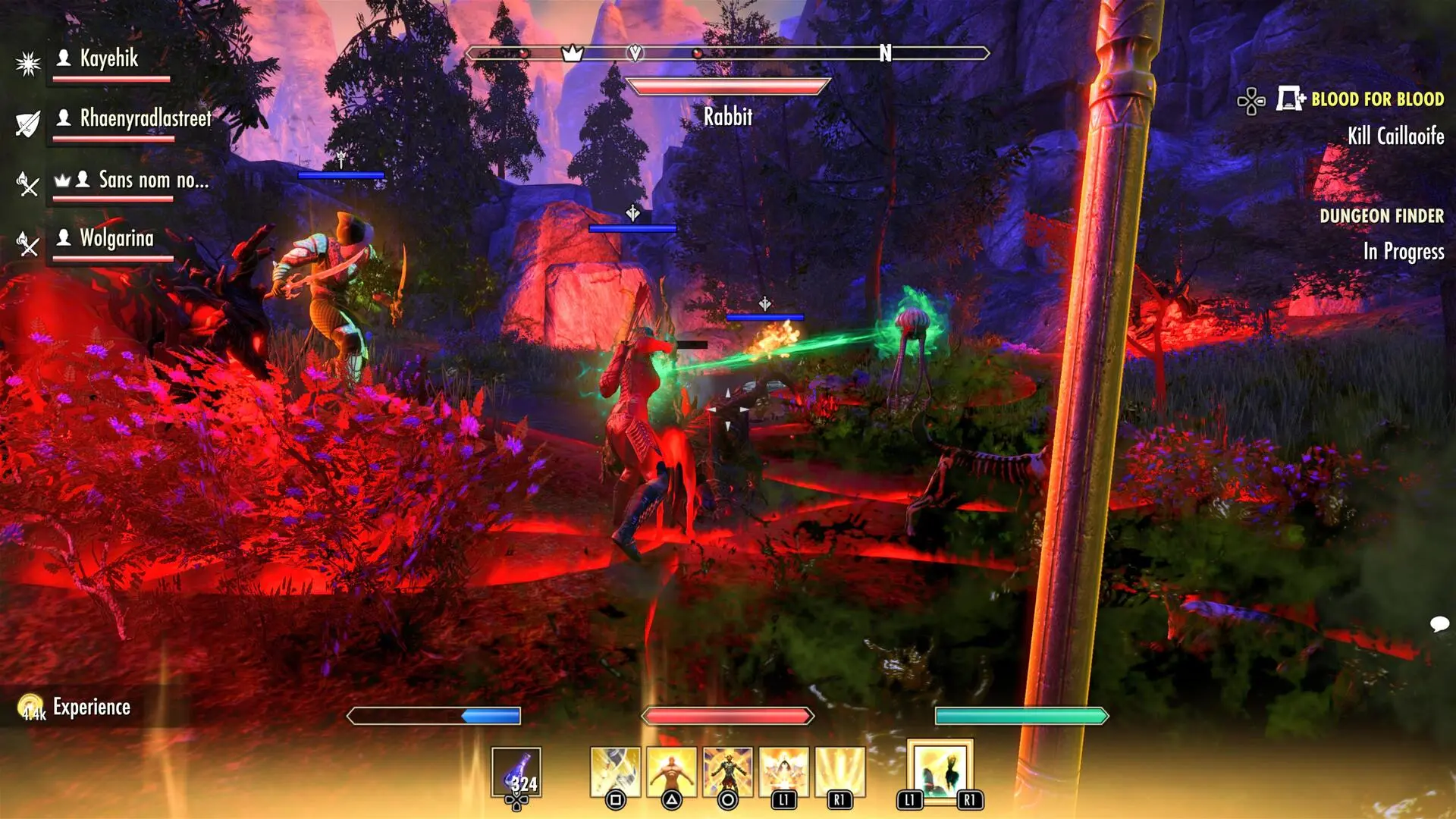Use the blue potion quickslot
The width and height of the screenshot is (1456, 819).
click(516, 773)
